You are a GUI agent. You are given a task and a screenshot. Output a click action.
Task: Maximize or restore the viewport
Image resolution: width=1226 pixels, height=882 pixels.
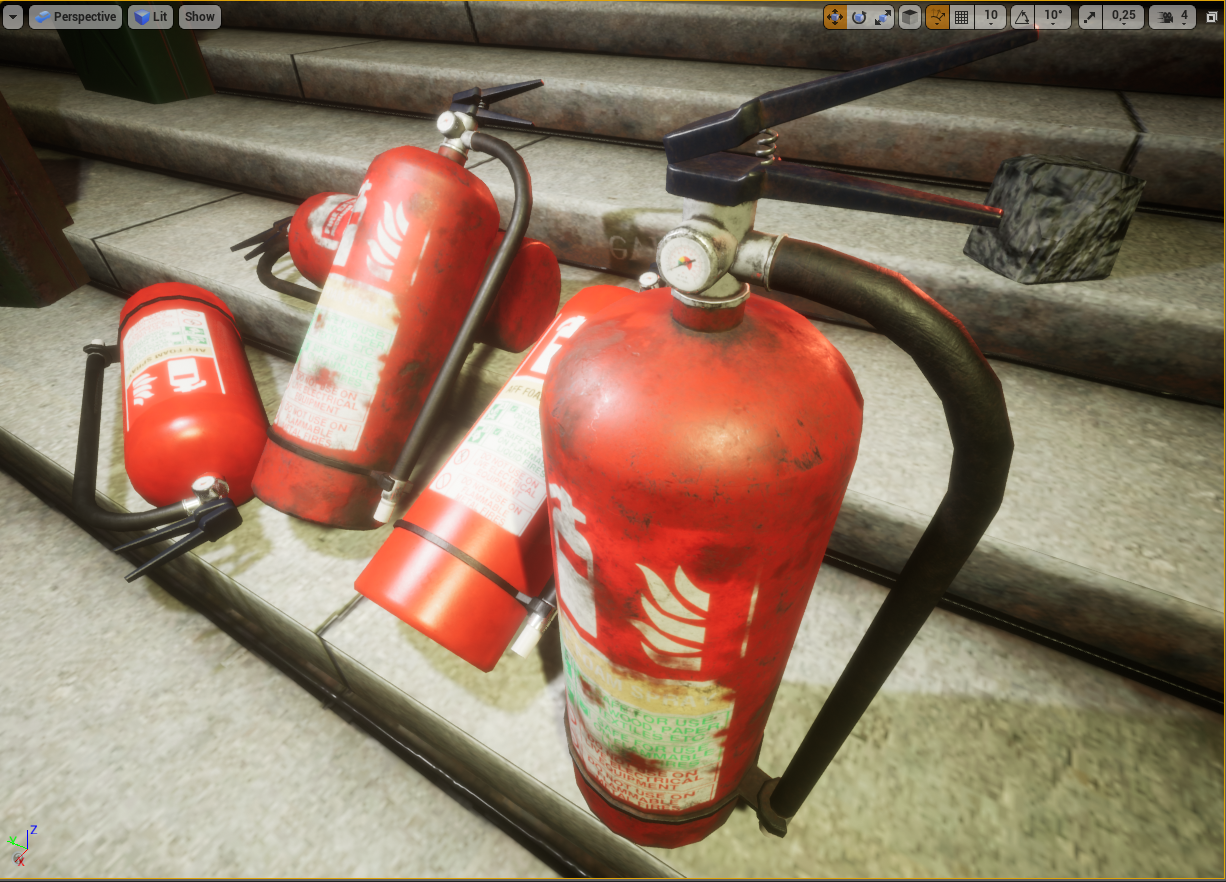coord(1212,17)
